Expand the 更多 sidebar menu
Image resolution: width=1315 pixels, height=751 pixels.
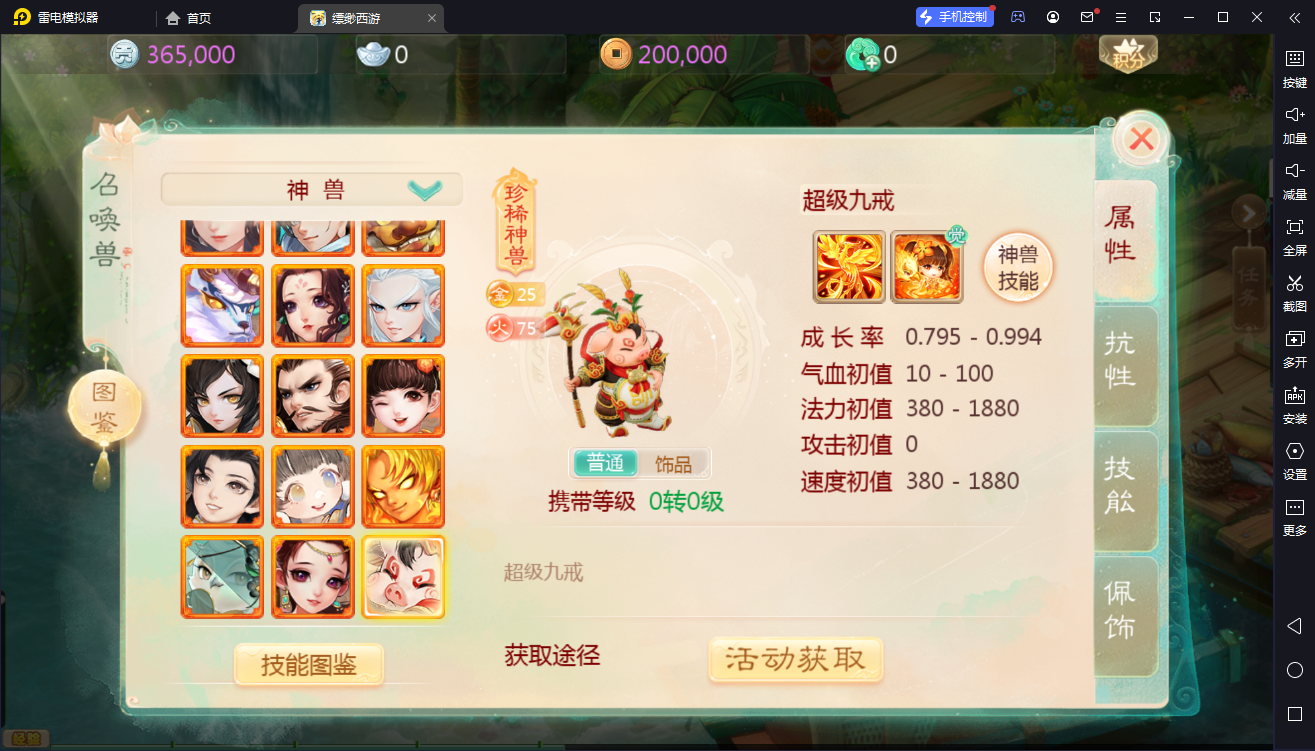pos(1295,522)
